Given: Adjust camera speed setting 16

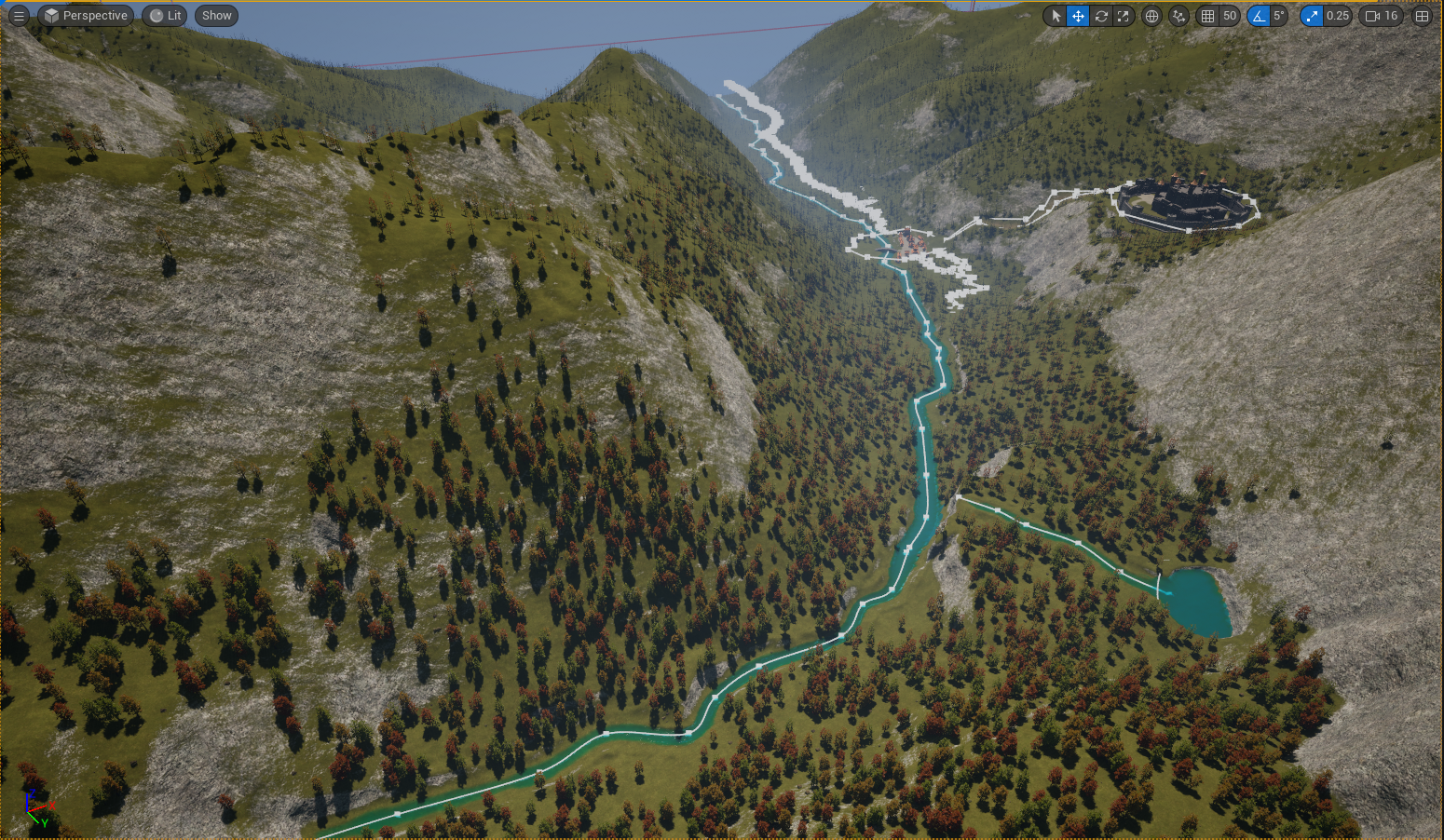Looking at the screenshot, I should click(1382, 16).
